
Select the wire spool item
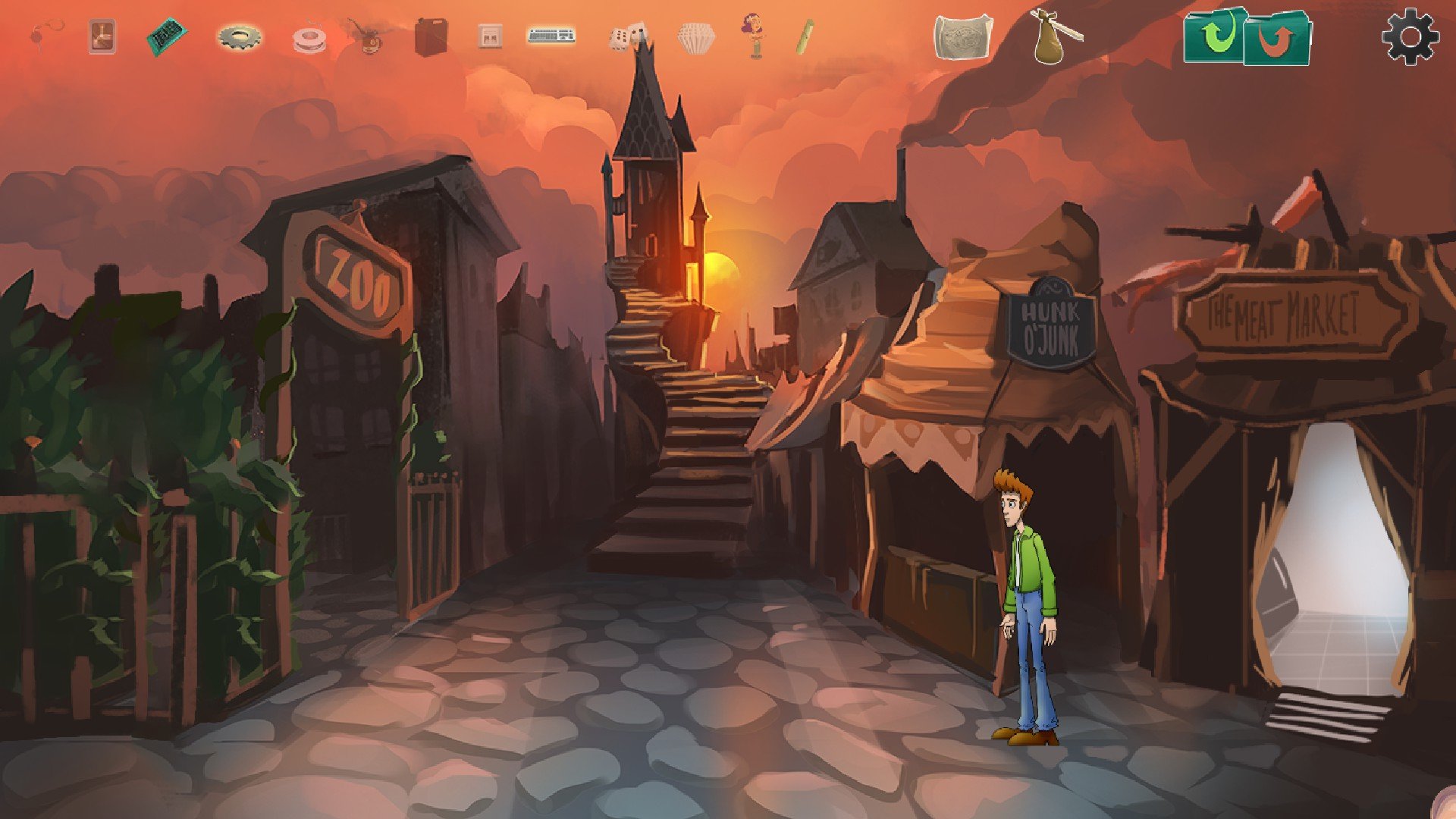pyautogui.click(x=309, y=38)
